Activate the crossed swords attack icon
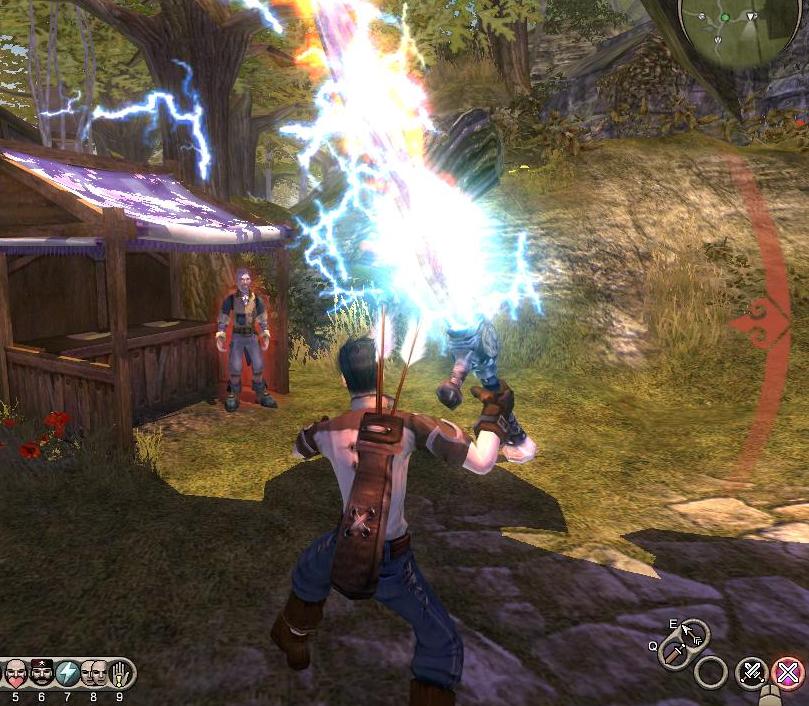The height and width of the screenshot is (706, 809). [752, 673]
